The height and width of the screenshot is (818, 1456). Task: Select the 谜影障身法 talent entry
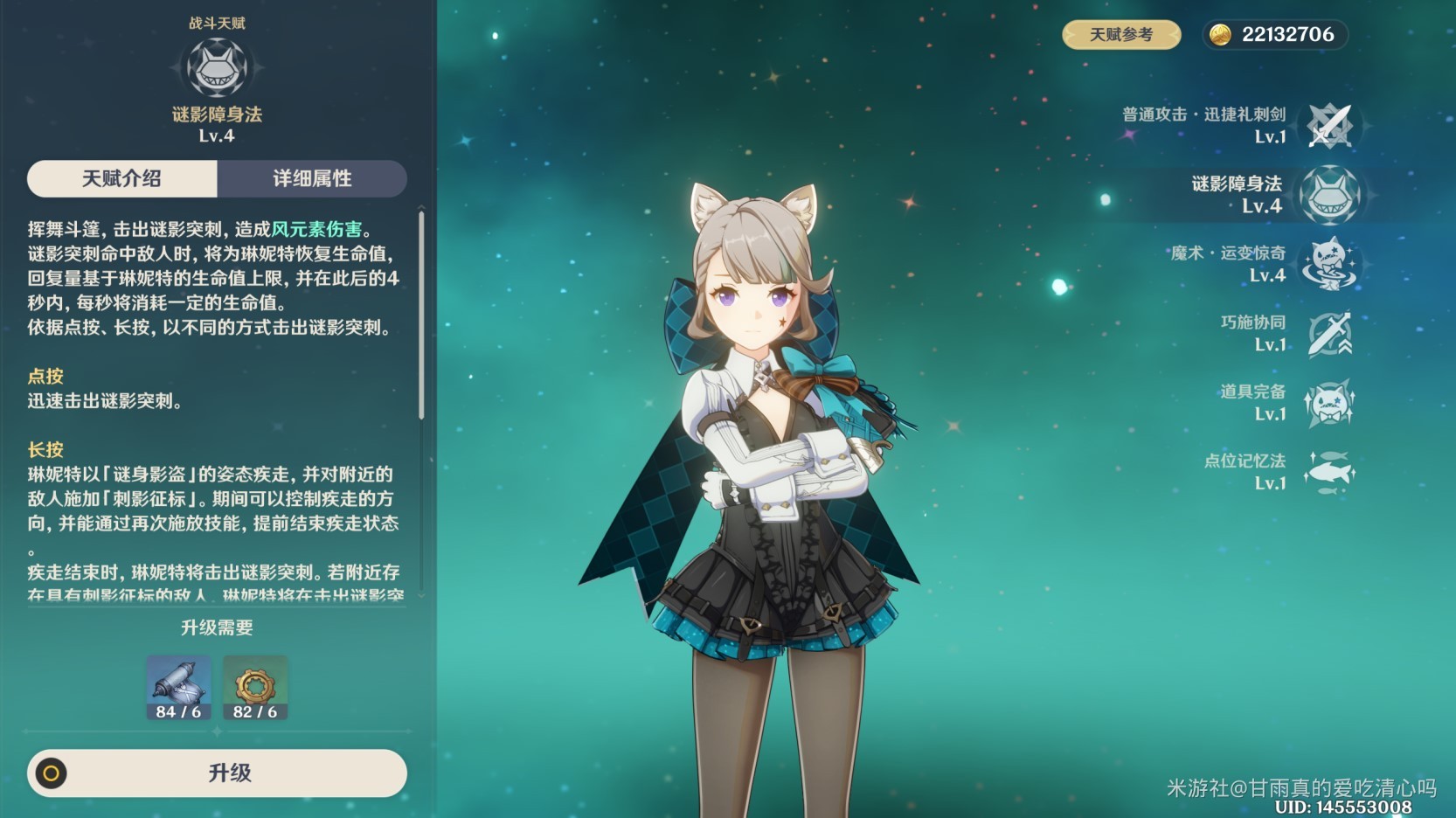(x=1329, y=195)
